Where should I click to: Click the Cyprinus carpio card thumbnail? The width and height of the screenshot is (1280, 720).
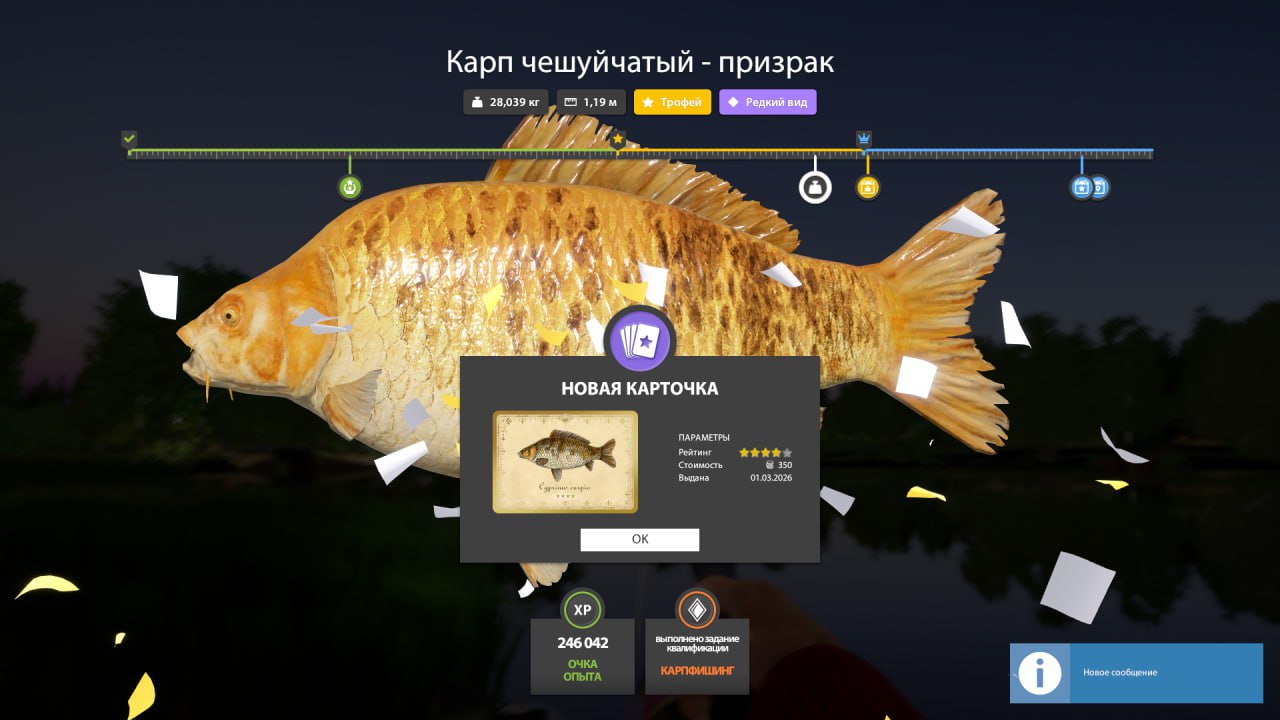click(x=565, y=461)
